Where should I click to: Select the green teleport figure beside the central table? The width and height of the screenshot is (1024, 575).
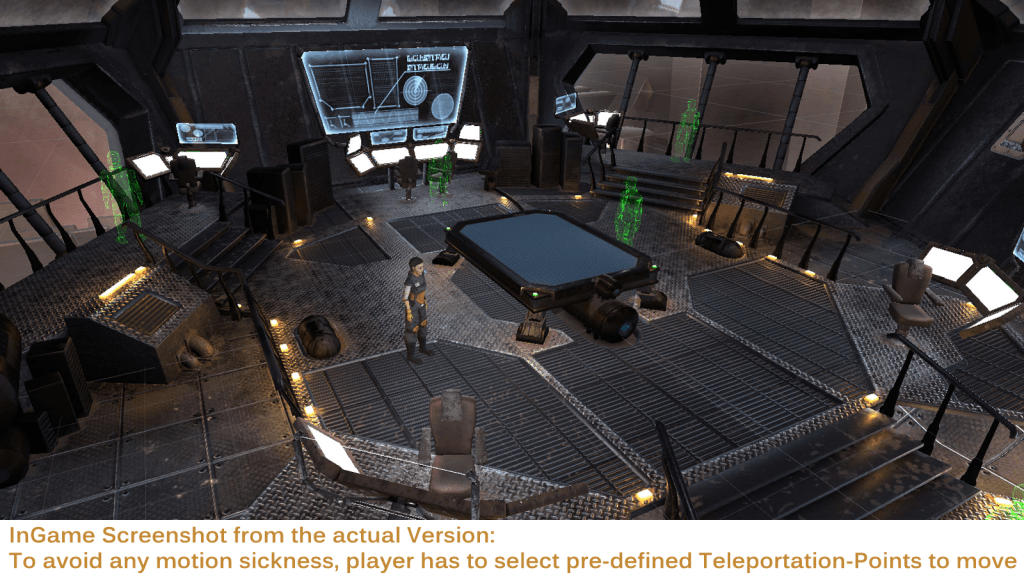point(628,209)
